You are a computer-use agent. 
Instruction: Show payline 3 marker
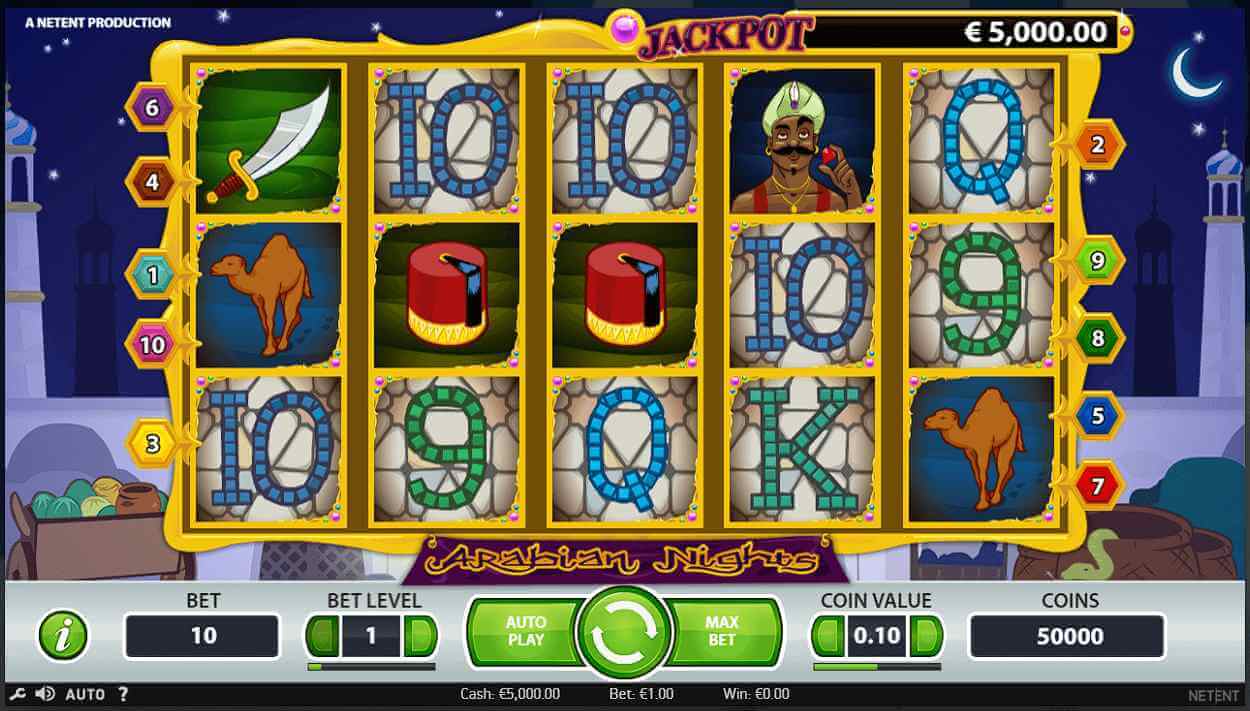152,443
